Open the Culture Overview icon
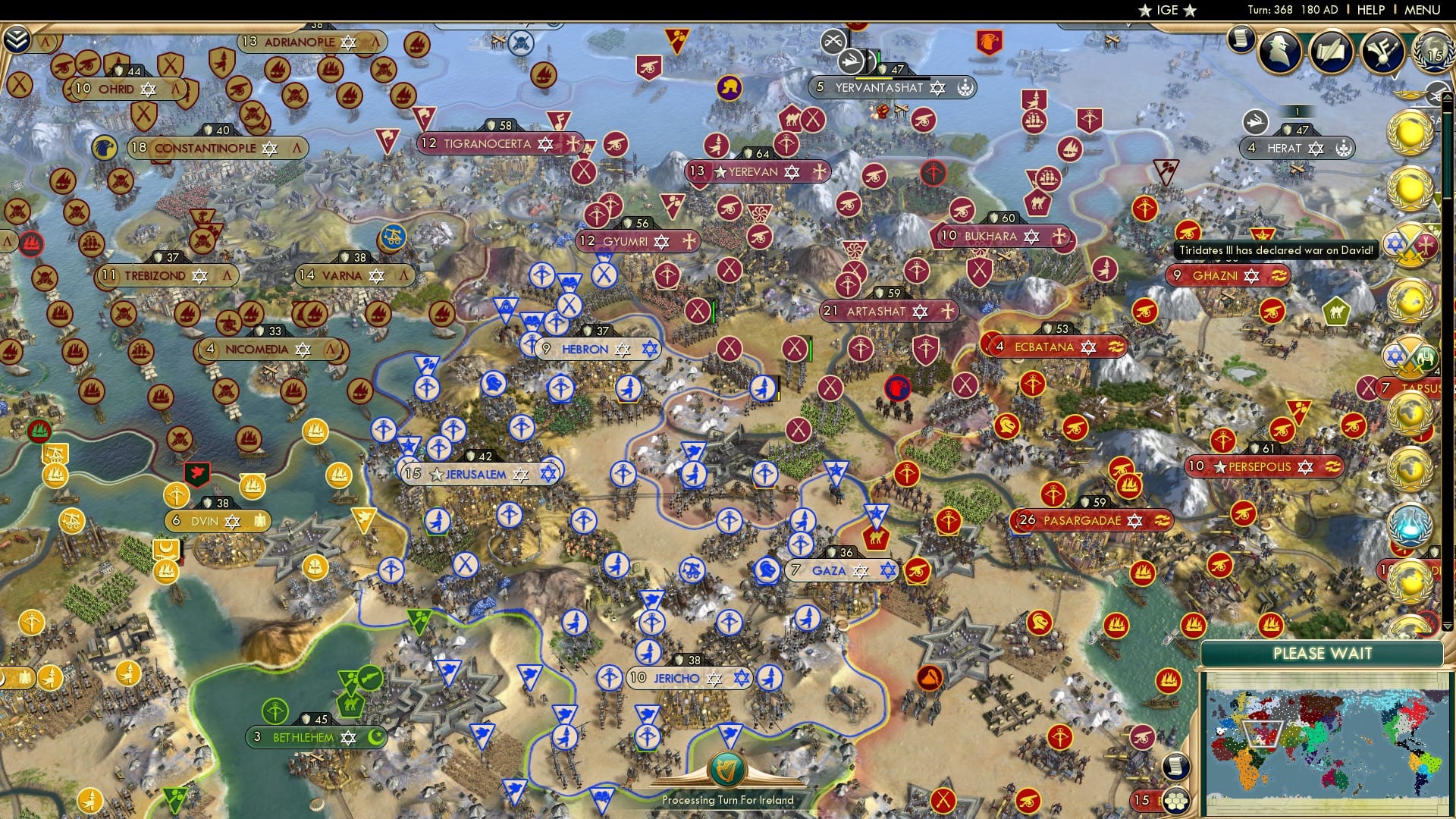 pyautogui.click(x=1382, y=51)
